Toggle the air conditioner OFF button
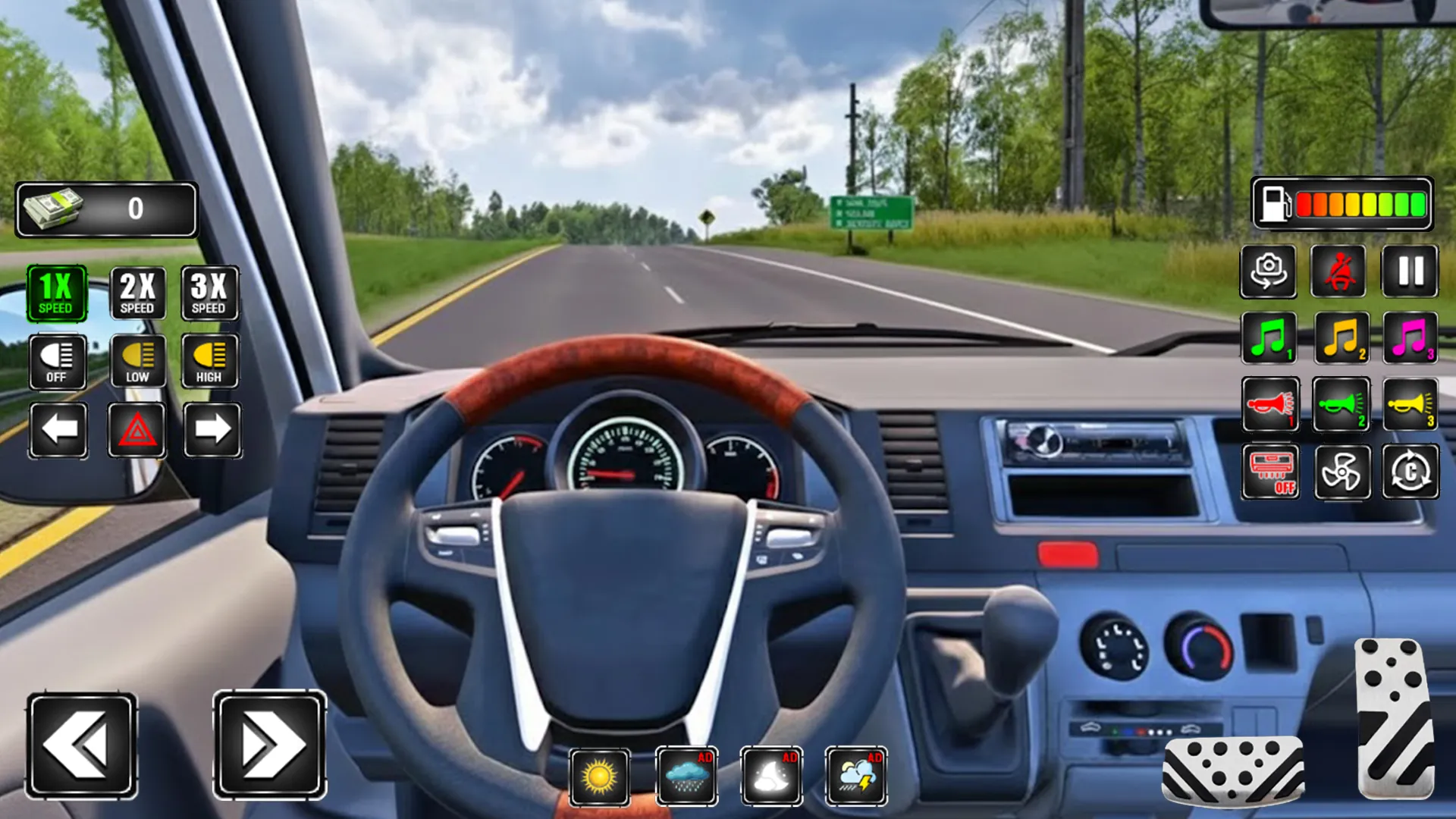 pyautogui.click(x=1271, y=472)
